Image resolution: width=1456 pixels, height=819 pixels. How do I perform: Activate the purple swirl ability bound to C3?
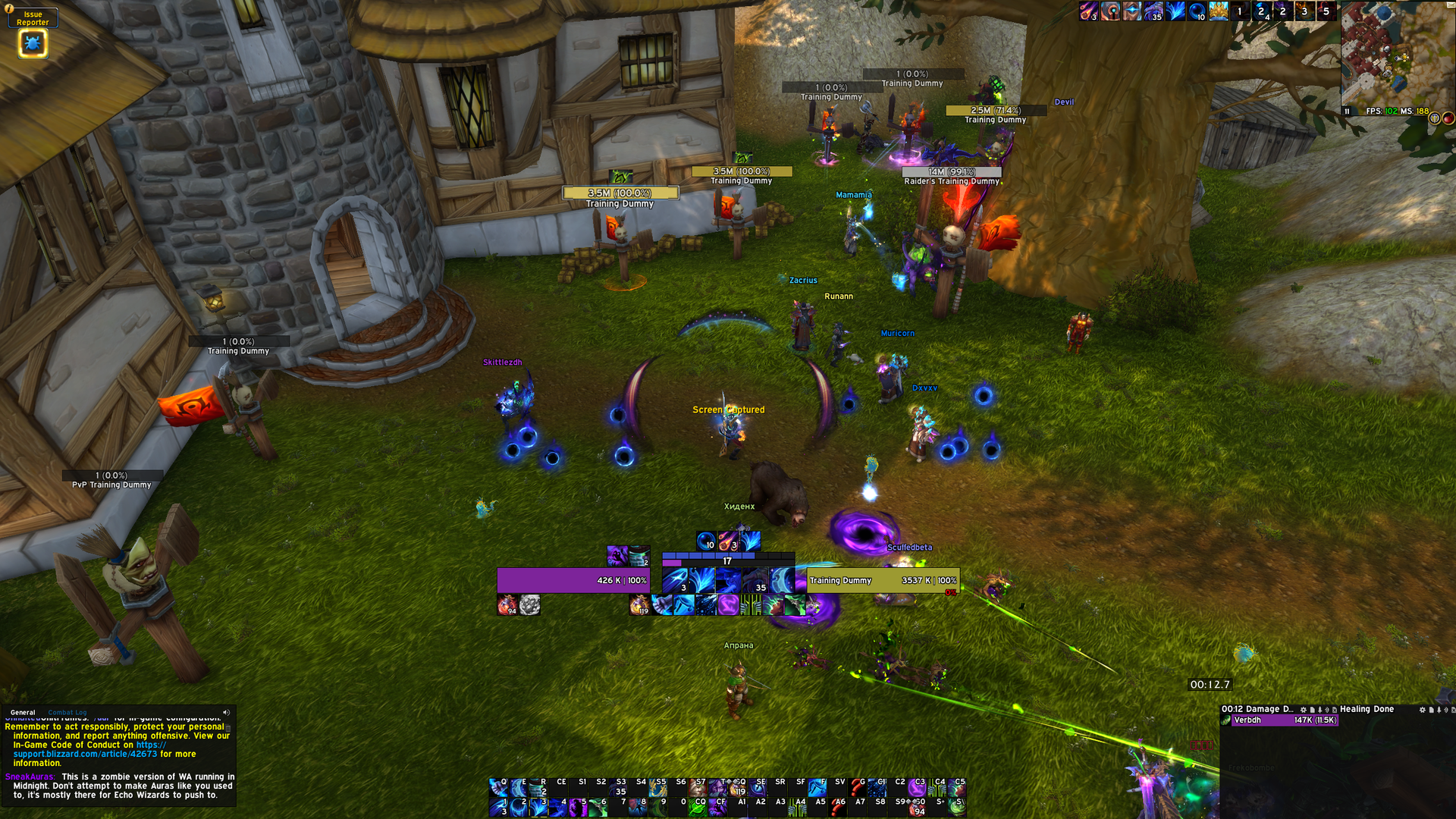[918, 787]
